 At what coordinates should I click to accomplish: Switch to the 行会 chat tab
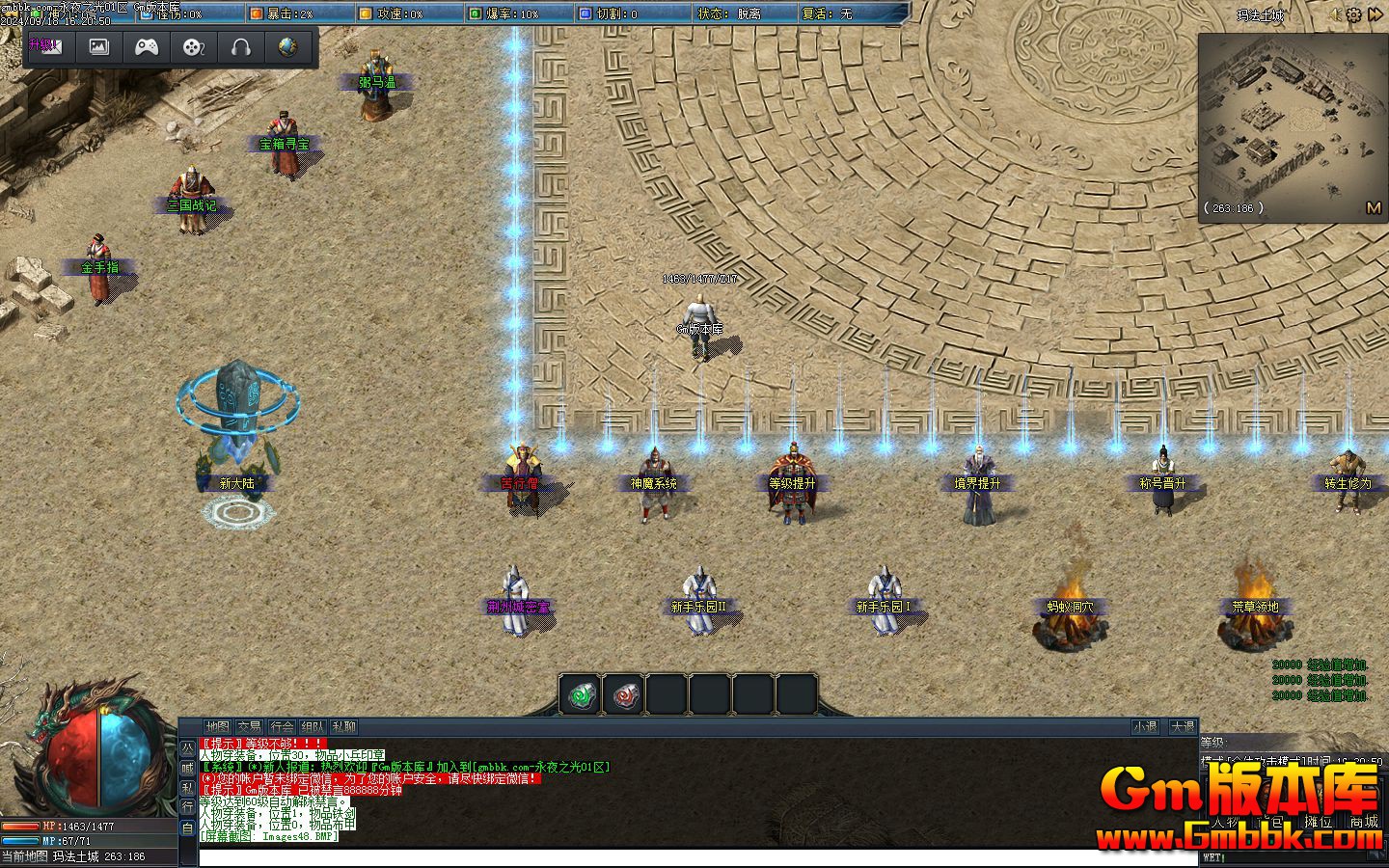[x=282, y=726]
